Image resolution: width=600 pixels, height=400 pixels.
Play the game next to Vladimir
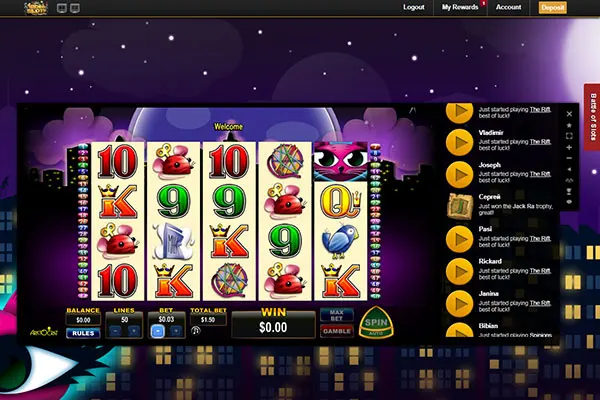[459, 139]
